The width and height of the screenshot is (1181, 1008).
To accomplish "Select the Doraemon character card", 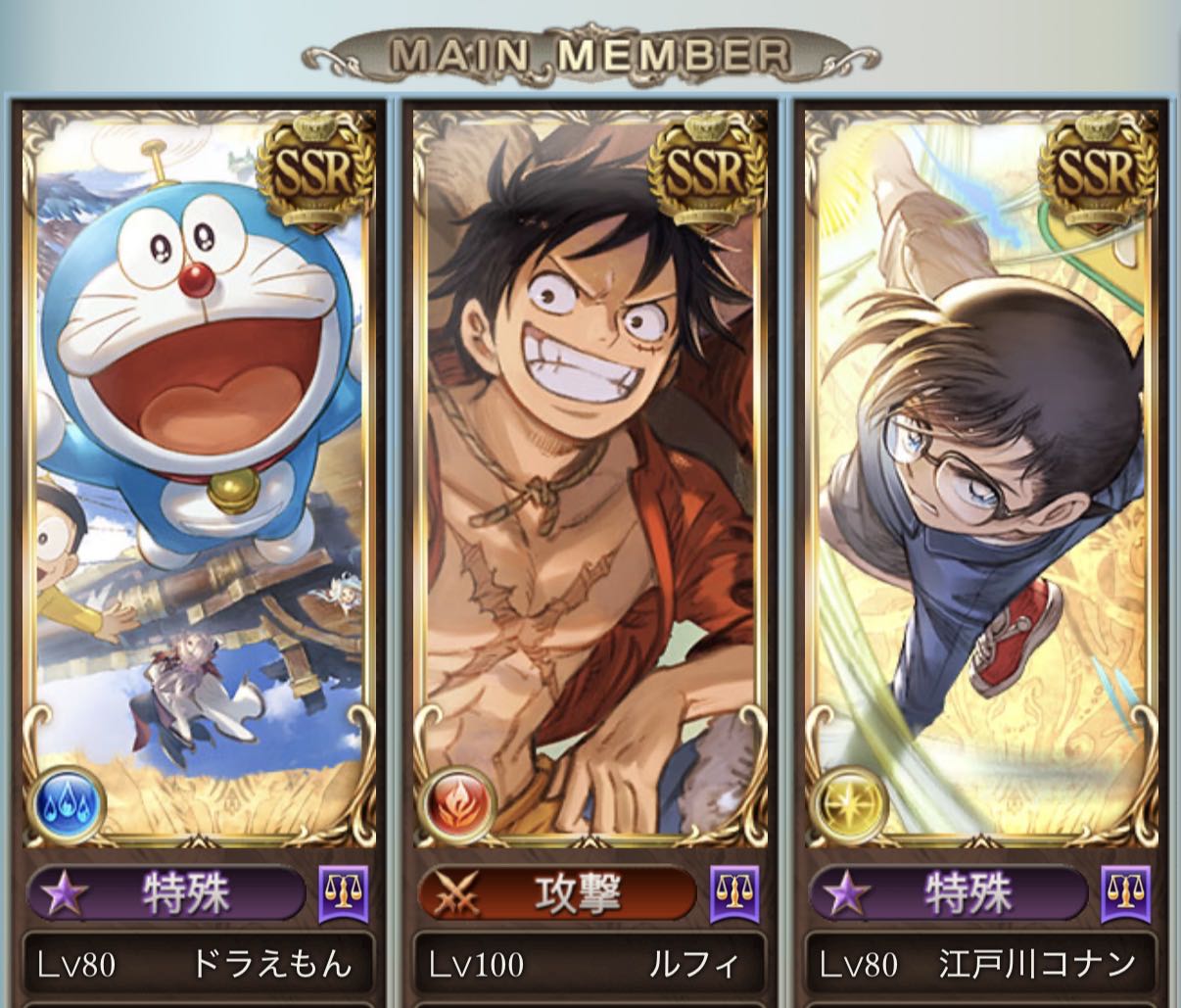I will [200, 470].
